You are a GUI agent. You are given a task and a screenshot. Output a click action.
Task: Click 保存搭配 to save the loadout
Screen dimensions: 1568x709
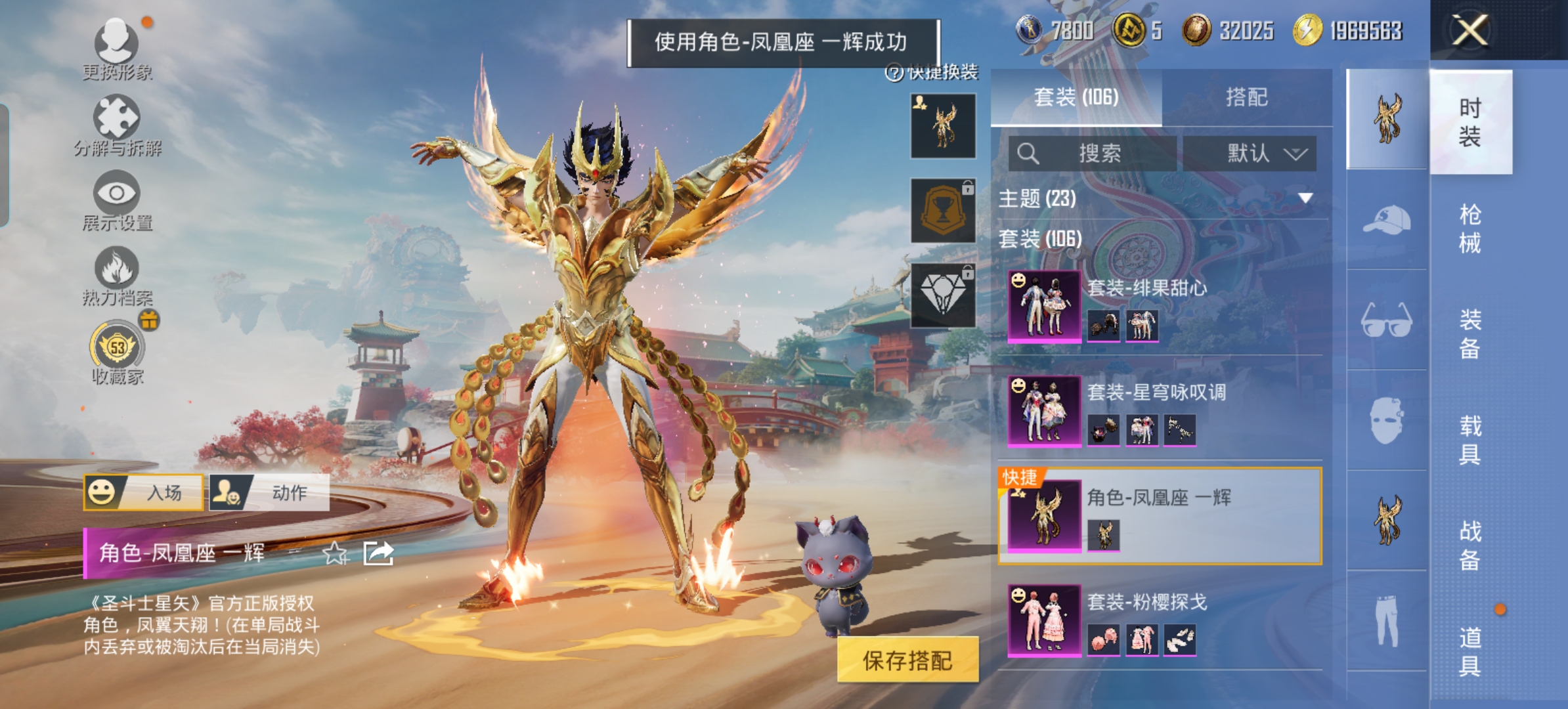(x=907, y=660)
